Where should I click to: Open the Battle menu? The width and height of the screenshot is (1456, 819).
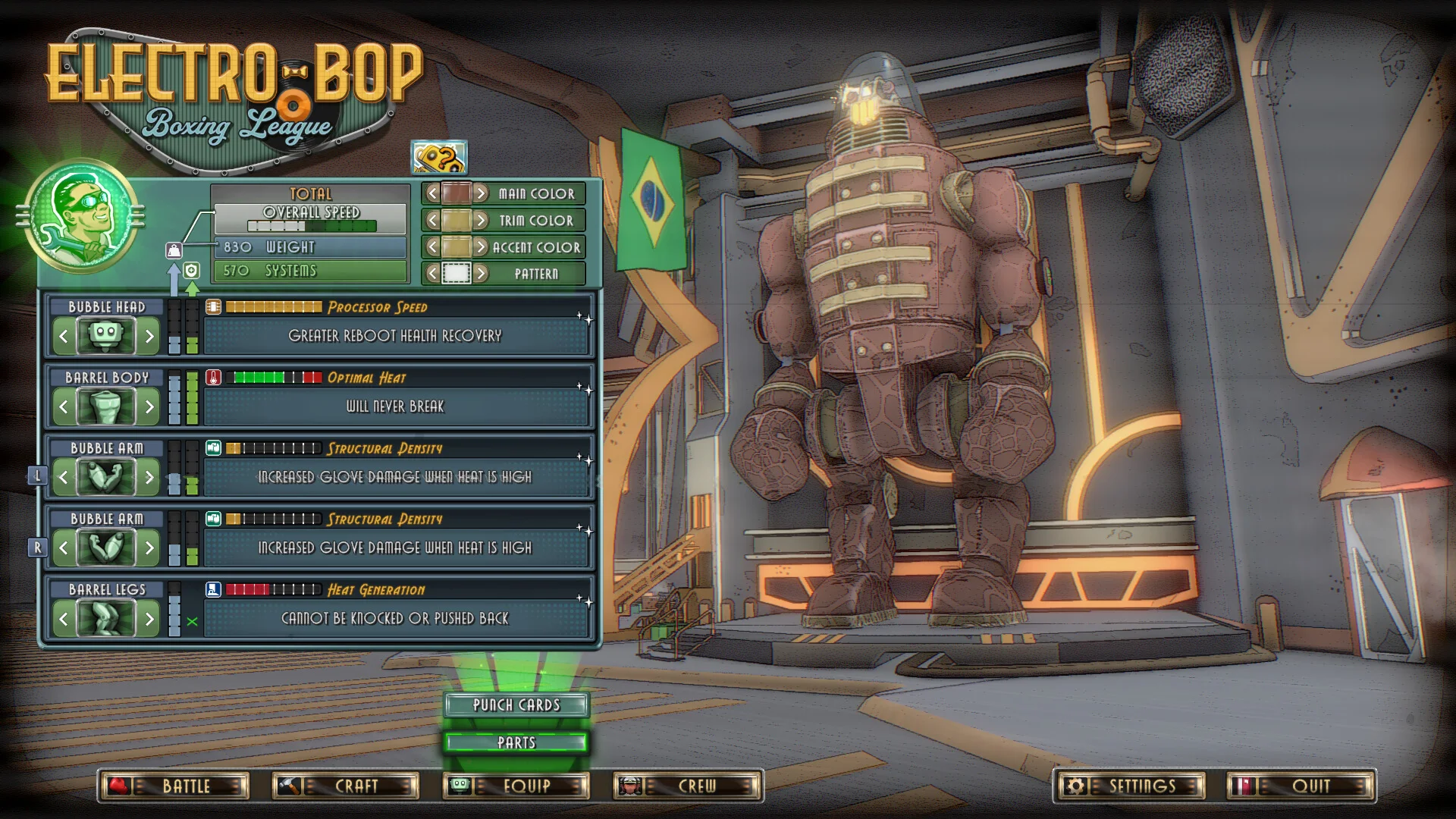pyautogui.click(x=174, y=786)
